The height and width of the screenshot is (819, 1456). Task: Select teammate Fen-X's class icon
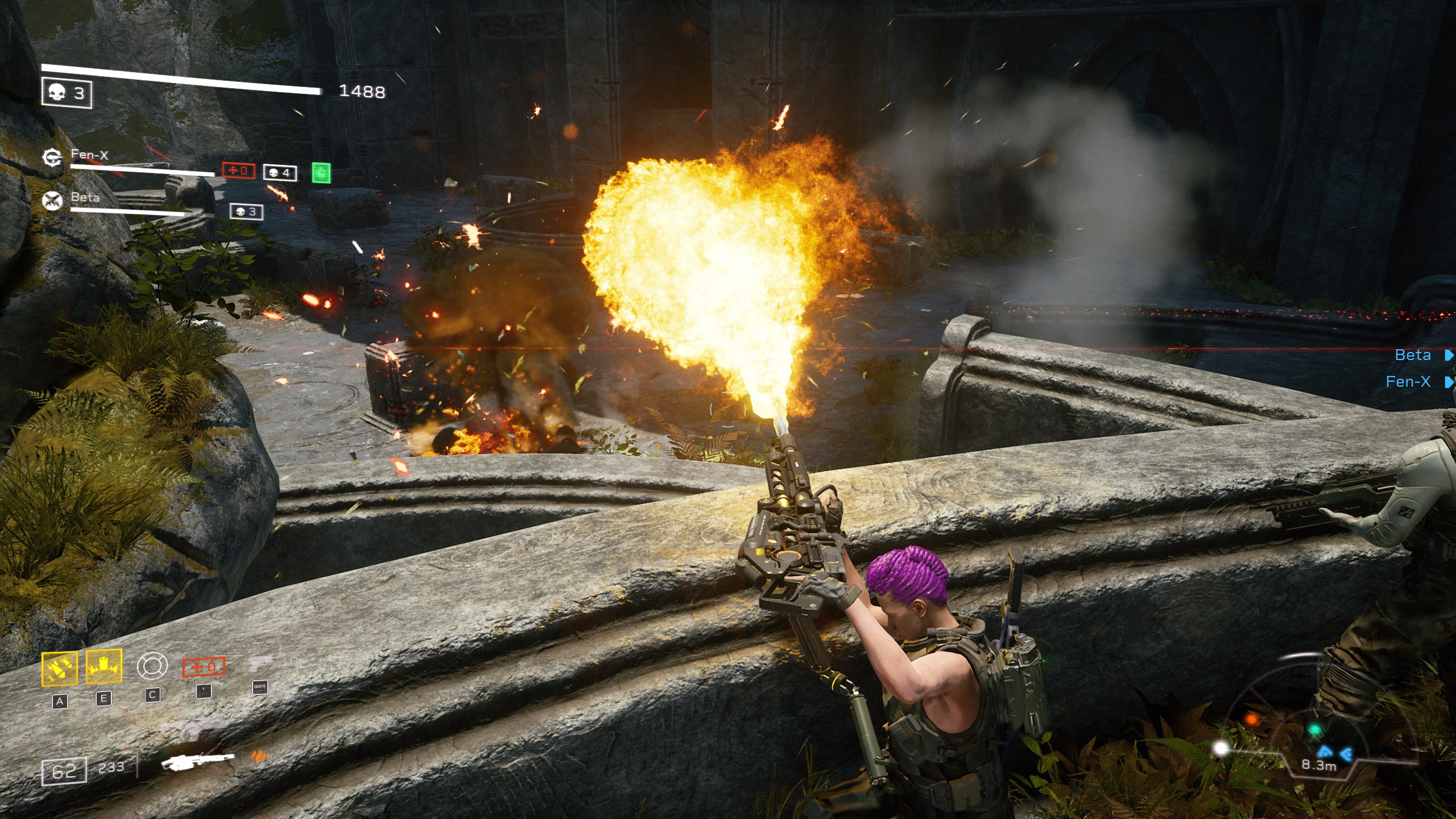[x=52, y=157]
